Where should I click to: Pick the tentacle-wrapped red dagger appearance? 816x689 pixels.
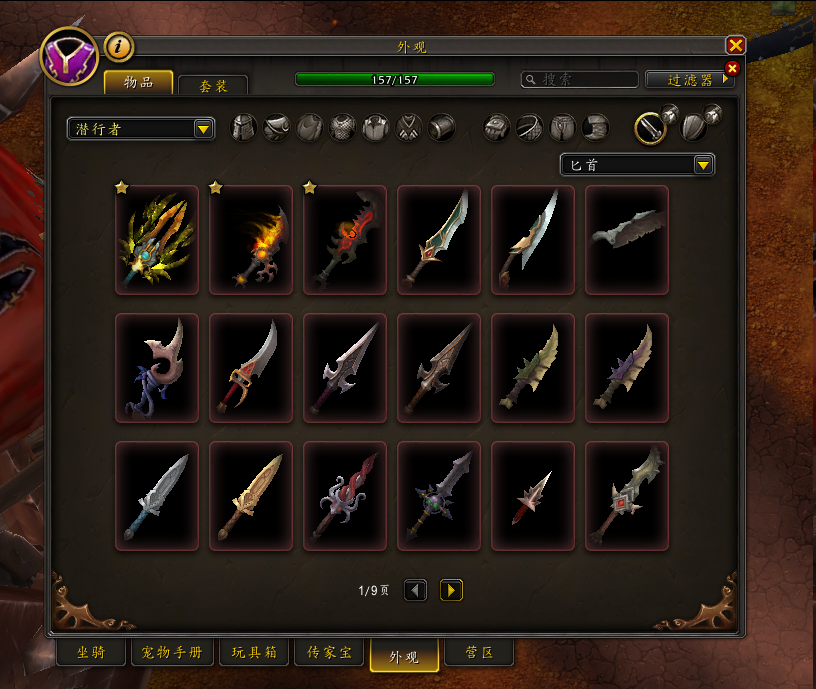(x=345, y=496)
